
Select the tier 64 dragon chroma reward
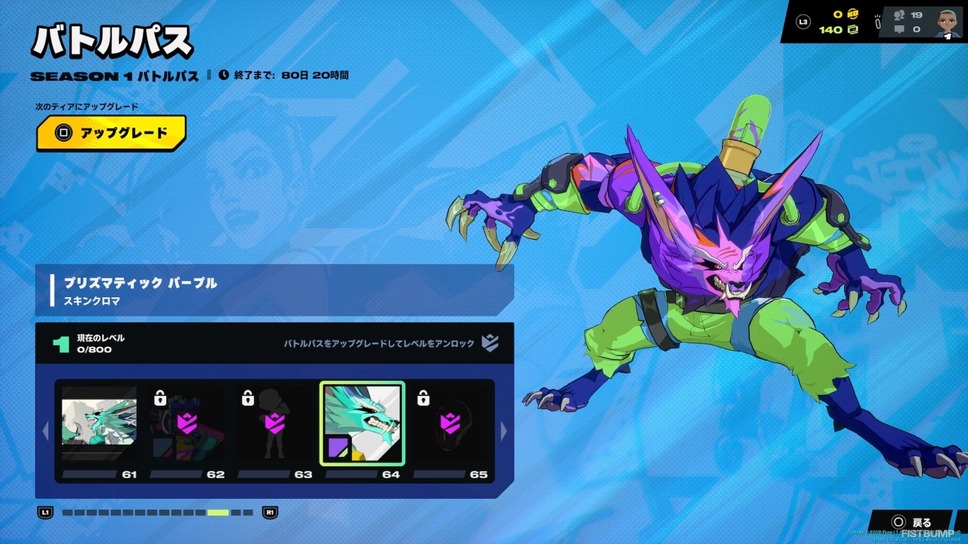362,423
